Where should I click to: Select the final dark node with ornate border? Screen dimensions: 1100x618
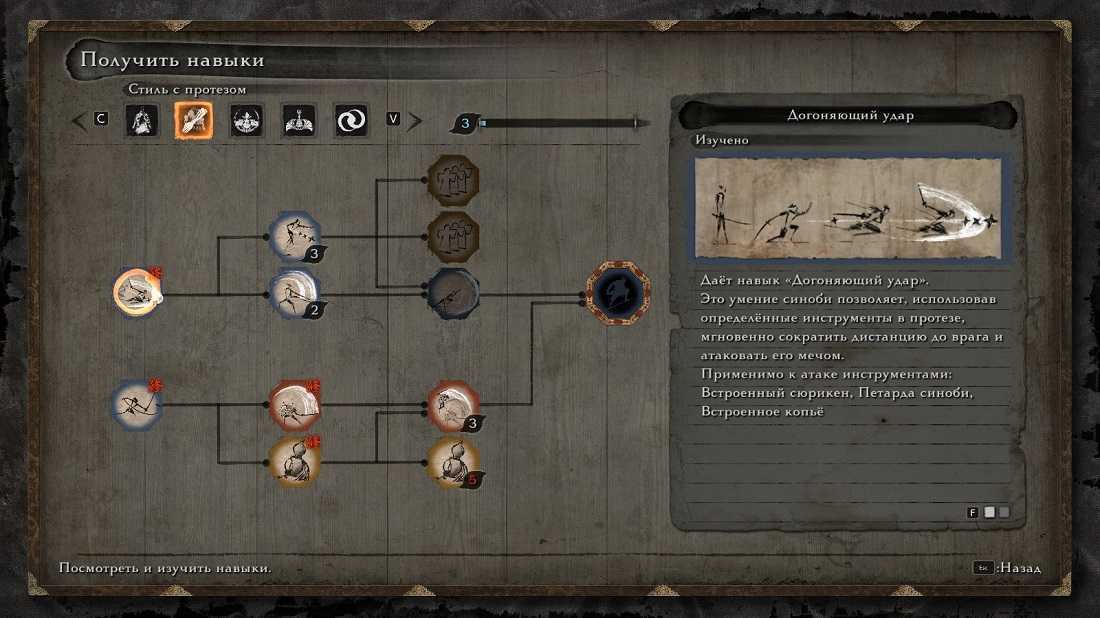coord(617,293)
